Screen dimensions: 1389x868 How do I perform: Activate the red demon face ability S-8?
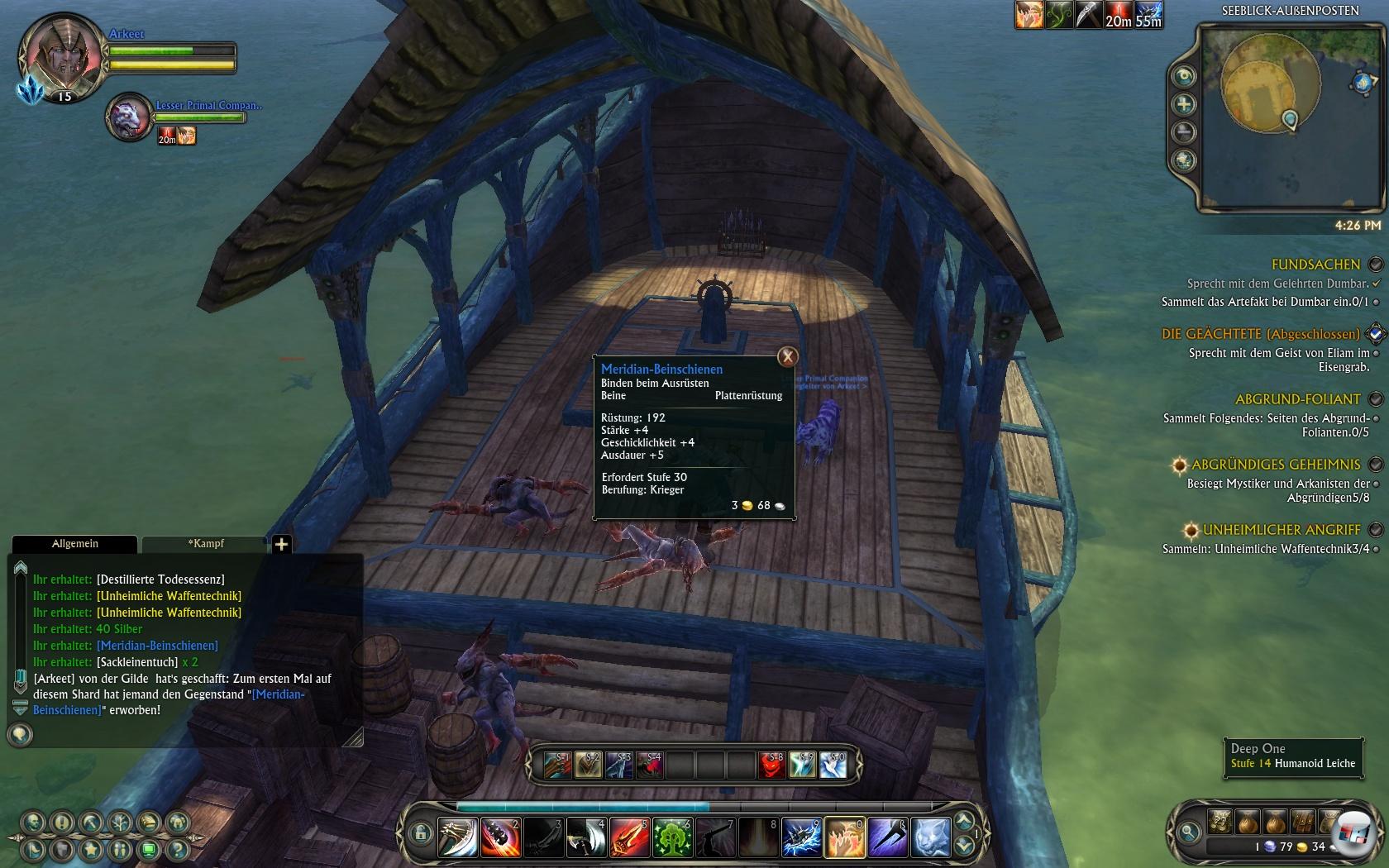point(771,765)
